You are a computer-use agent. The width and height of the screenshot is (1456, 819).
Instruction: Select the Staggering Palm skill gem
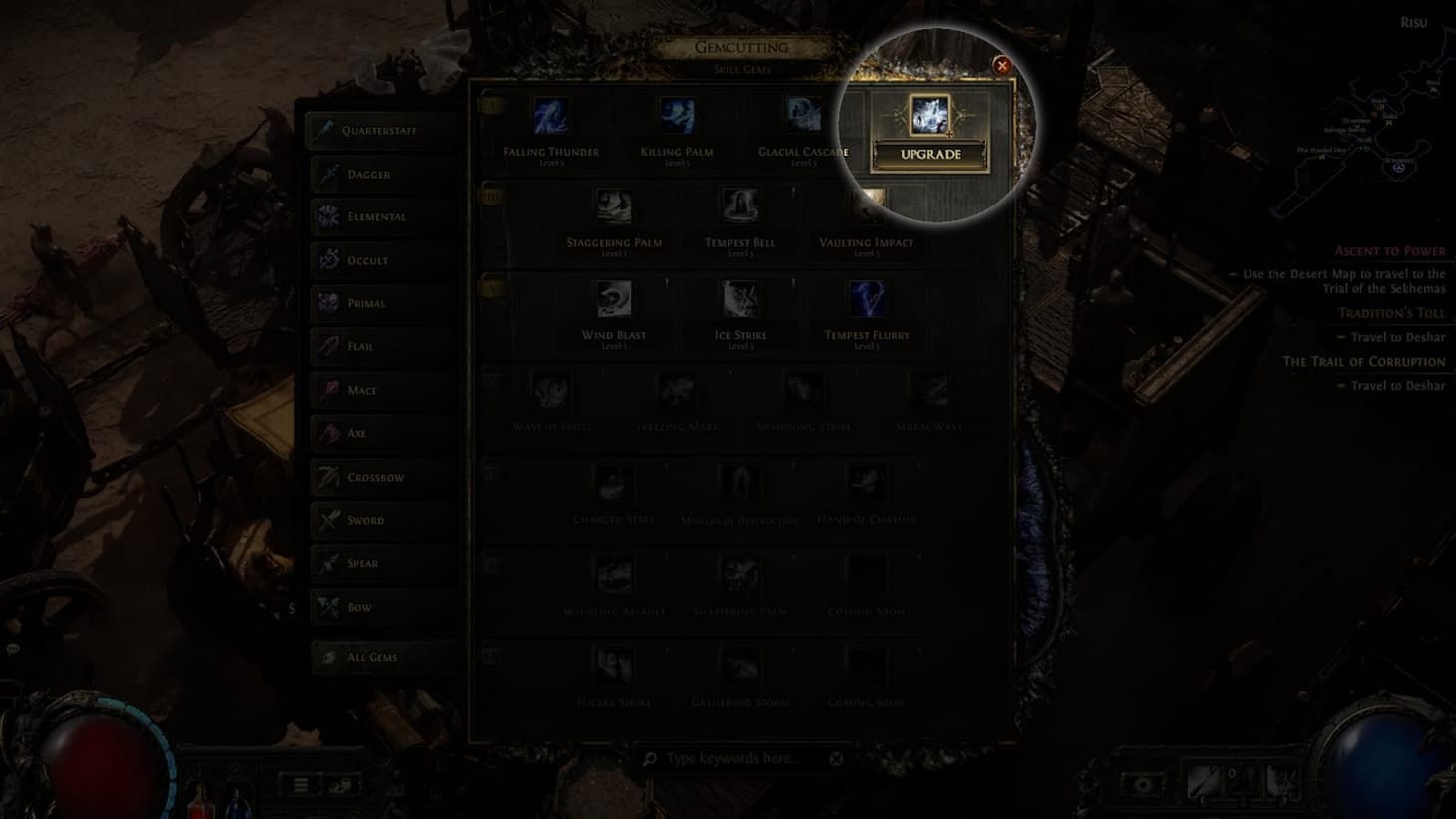coord(615,206)
